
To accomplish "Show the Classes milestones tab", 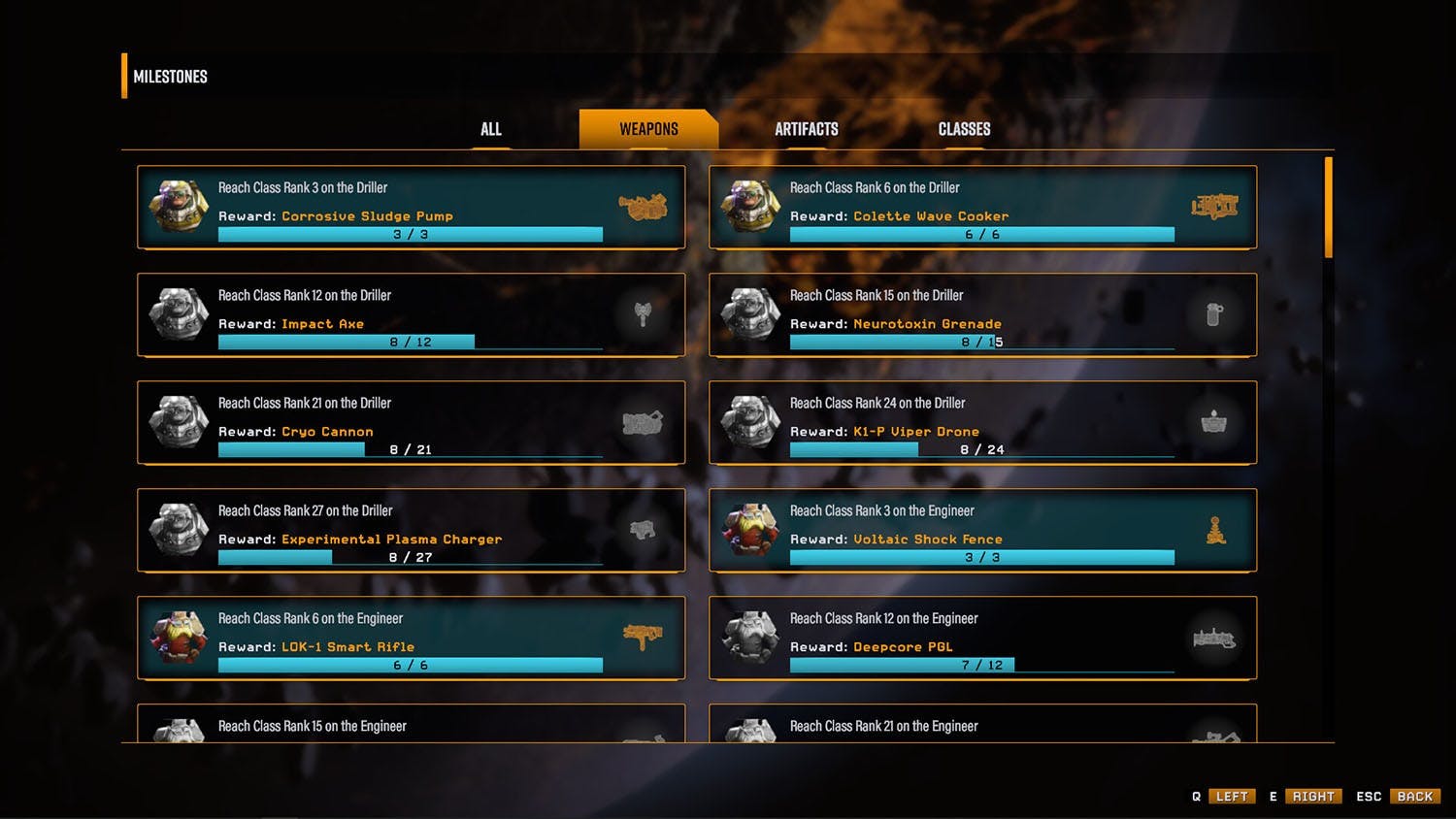I will click(964, 129).
